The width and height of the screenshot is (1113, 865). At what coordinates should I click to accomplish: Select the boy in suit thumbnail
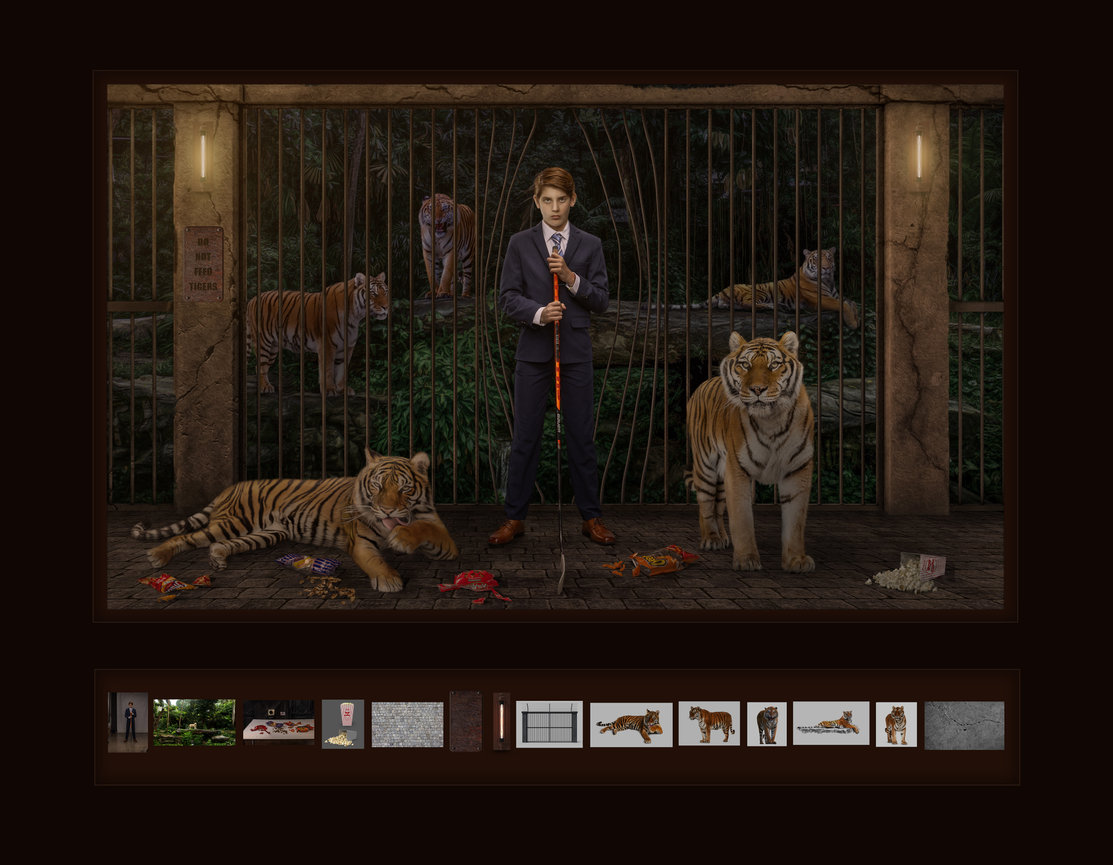pos(128,722)
